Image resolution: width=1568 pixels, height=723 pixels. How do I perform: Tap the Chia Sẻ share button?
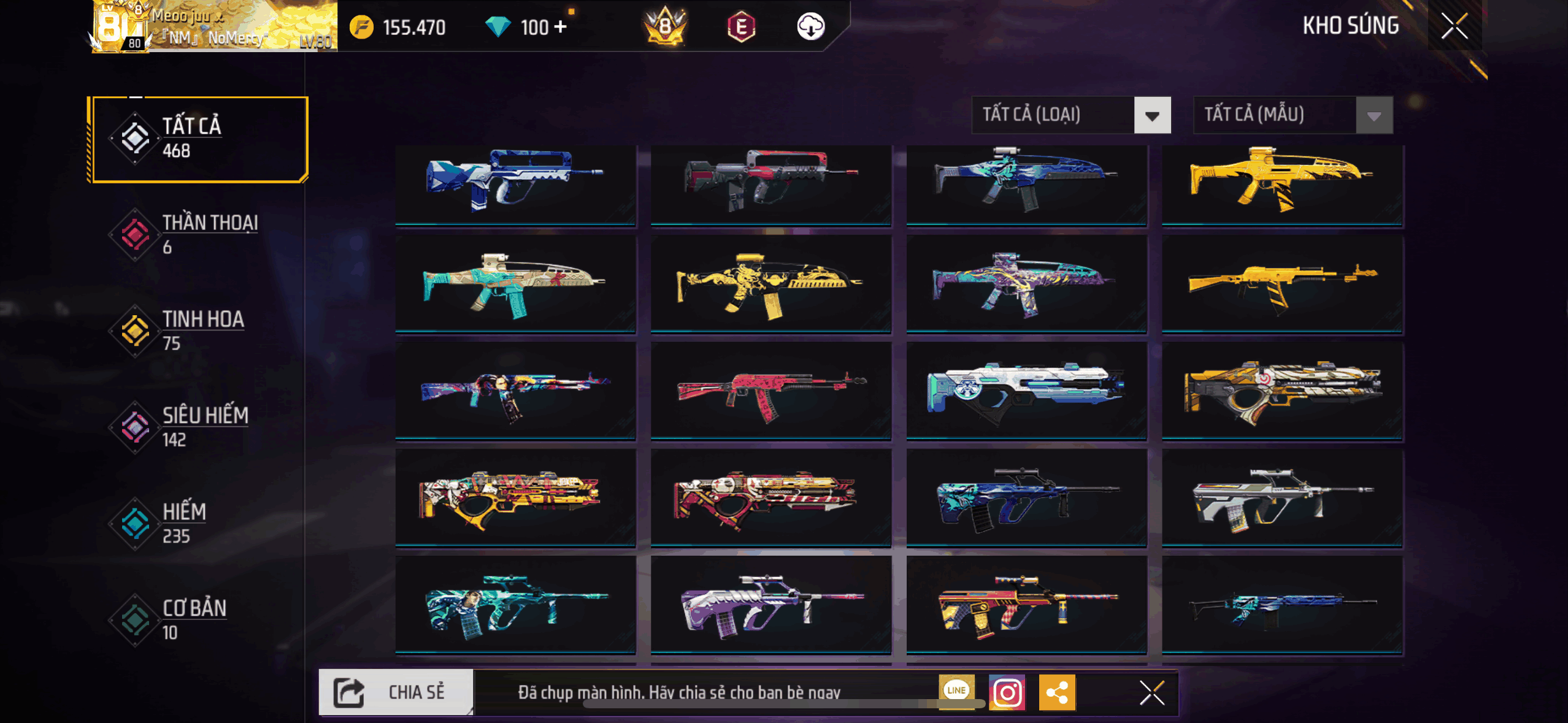tap(396, 692)
